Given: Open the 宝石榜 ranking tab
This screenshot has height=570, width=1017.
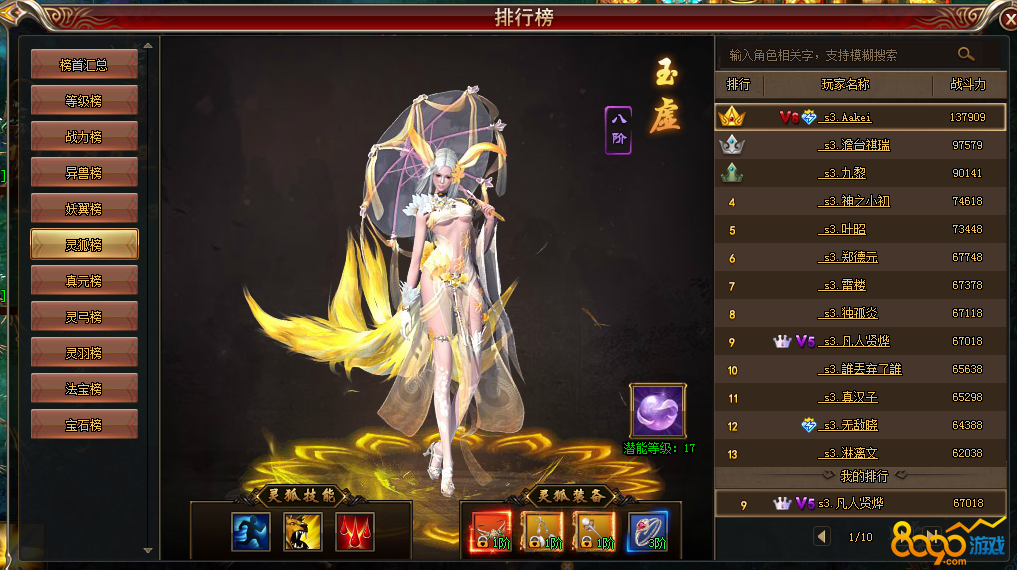Looking at the screenshot, I should 84,425.
